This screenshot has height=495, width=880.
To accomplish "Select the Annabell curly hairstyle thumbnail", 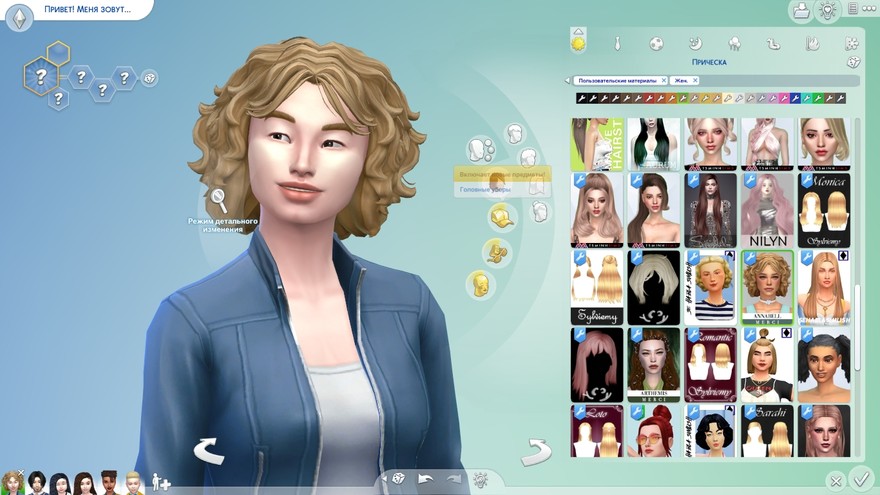I will click(x=767, y=286).
